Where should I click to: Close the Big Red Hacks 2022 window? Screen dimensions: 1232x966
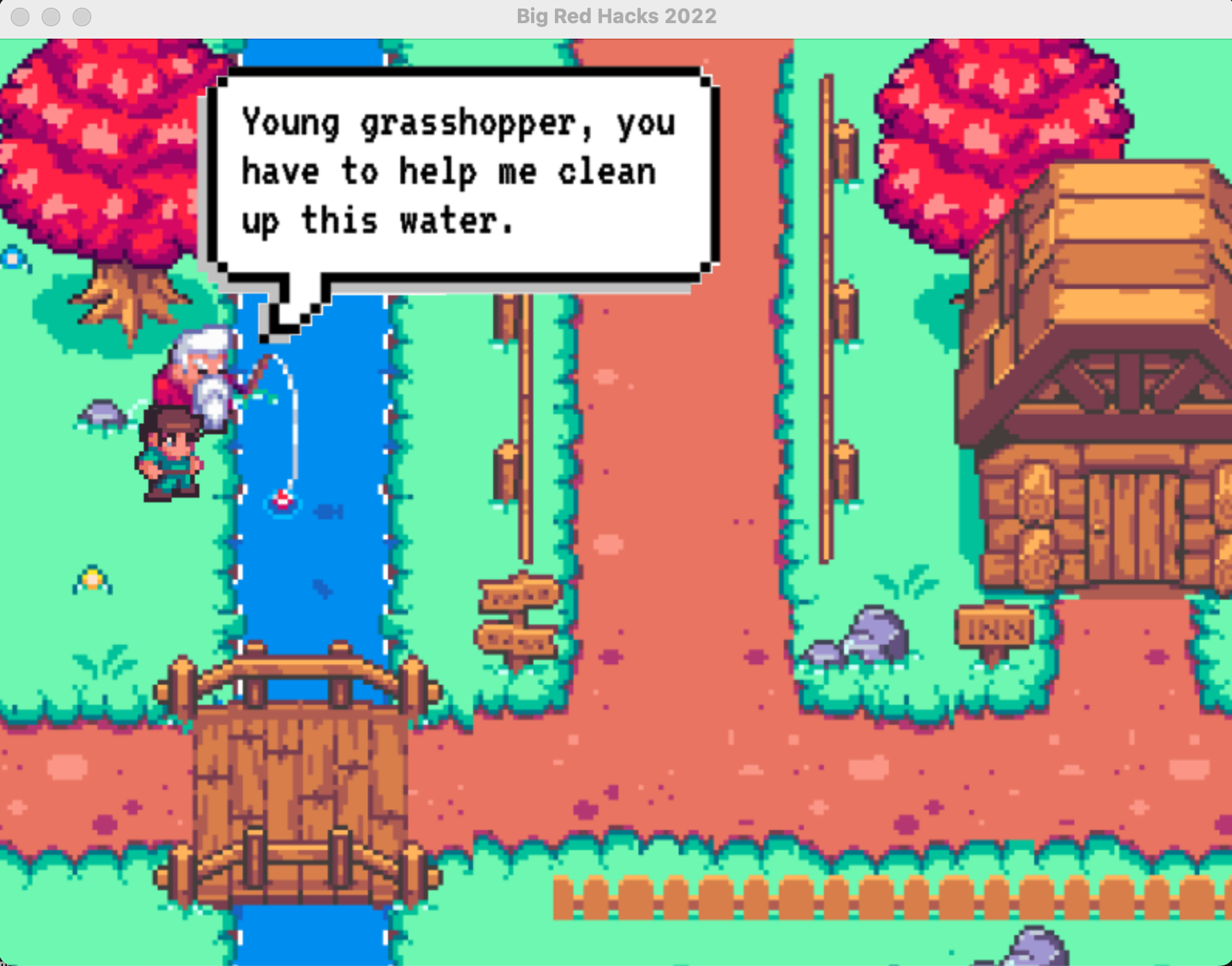click(x=21, y=16)
